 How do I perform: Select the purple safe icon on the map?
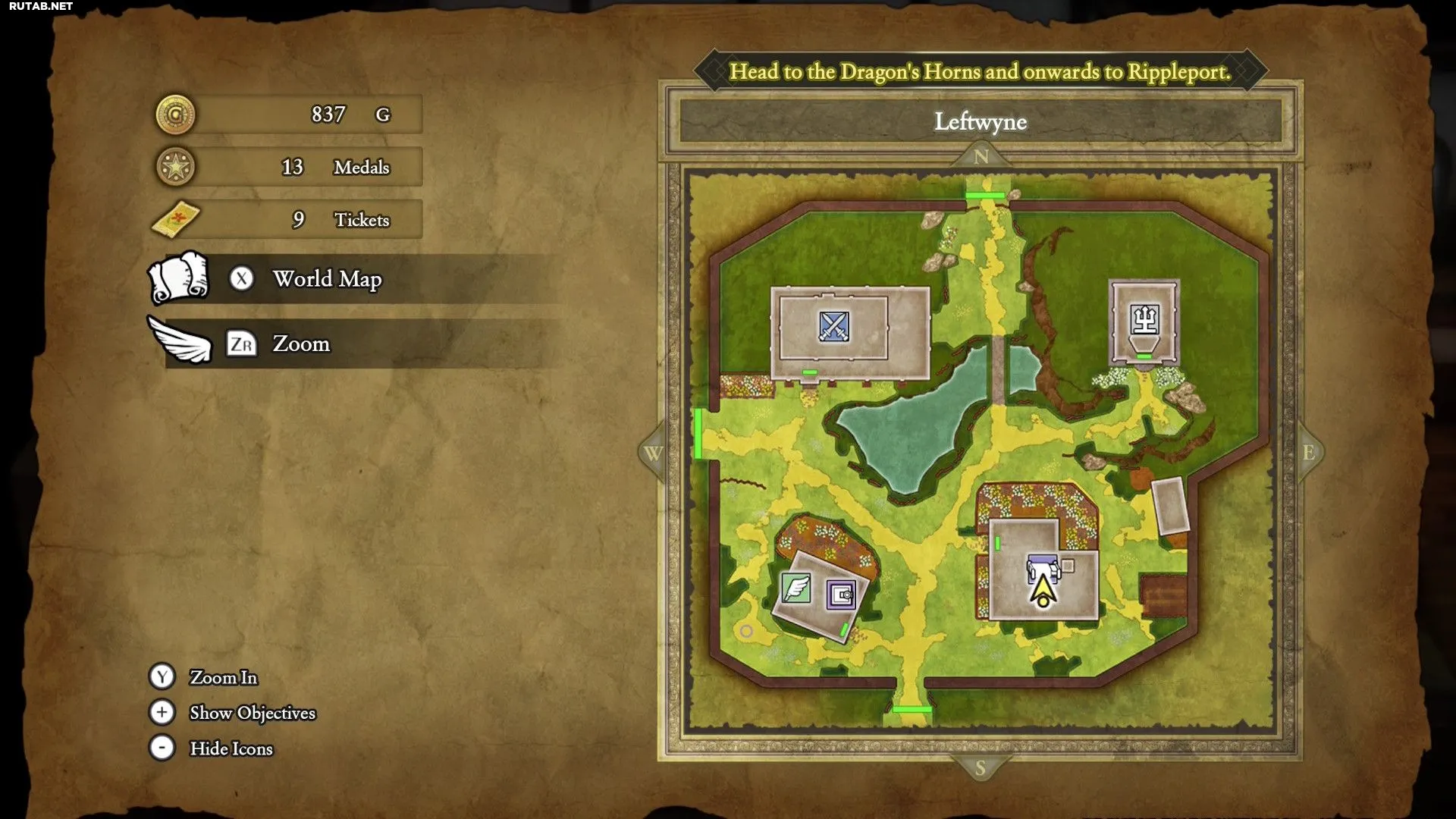(x=841, y=595)
